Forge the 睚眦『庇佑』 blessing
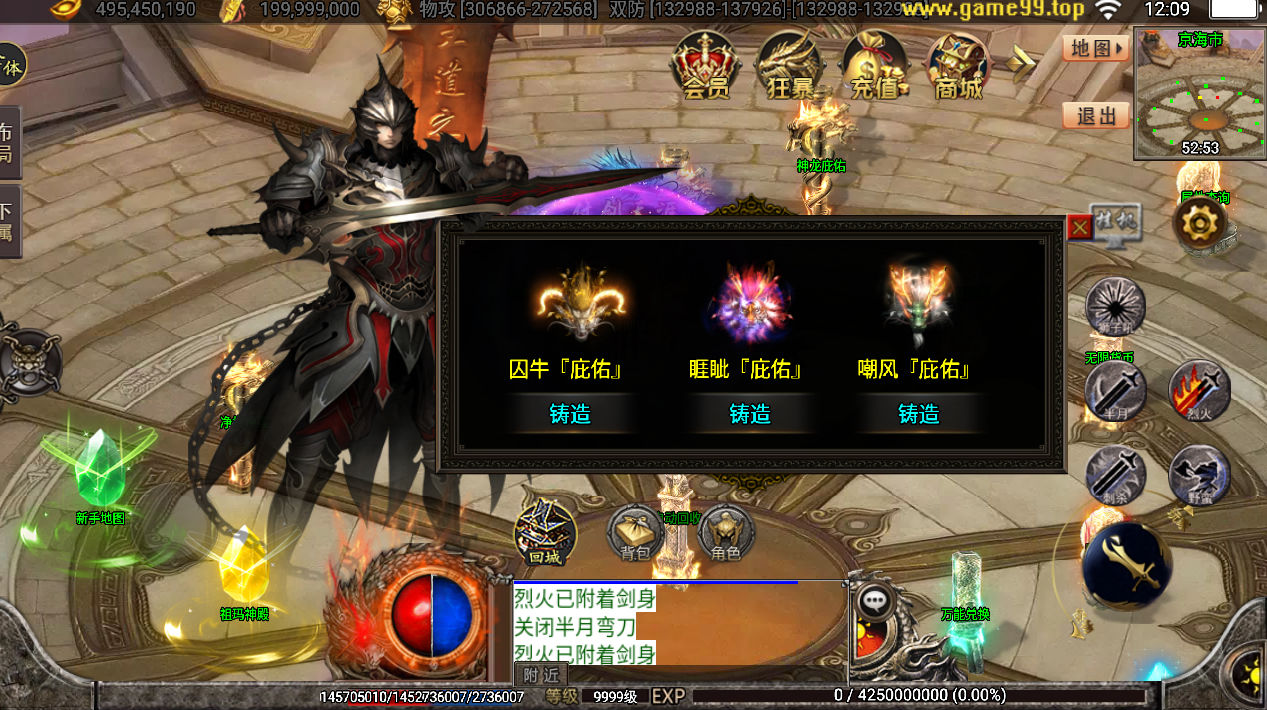Viewport: 1267px width, 710px height. click(x=749, y=414)
